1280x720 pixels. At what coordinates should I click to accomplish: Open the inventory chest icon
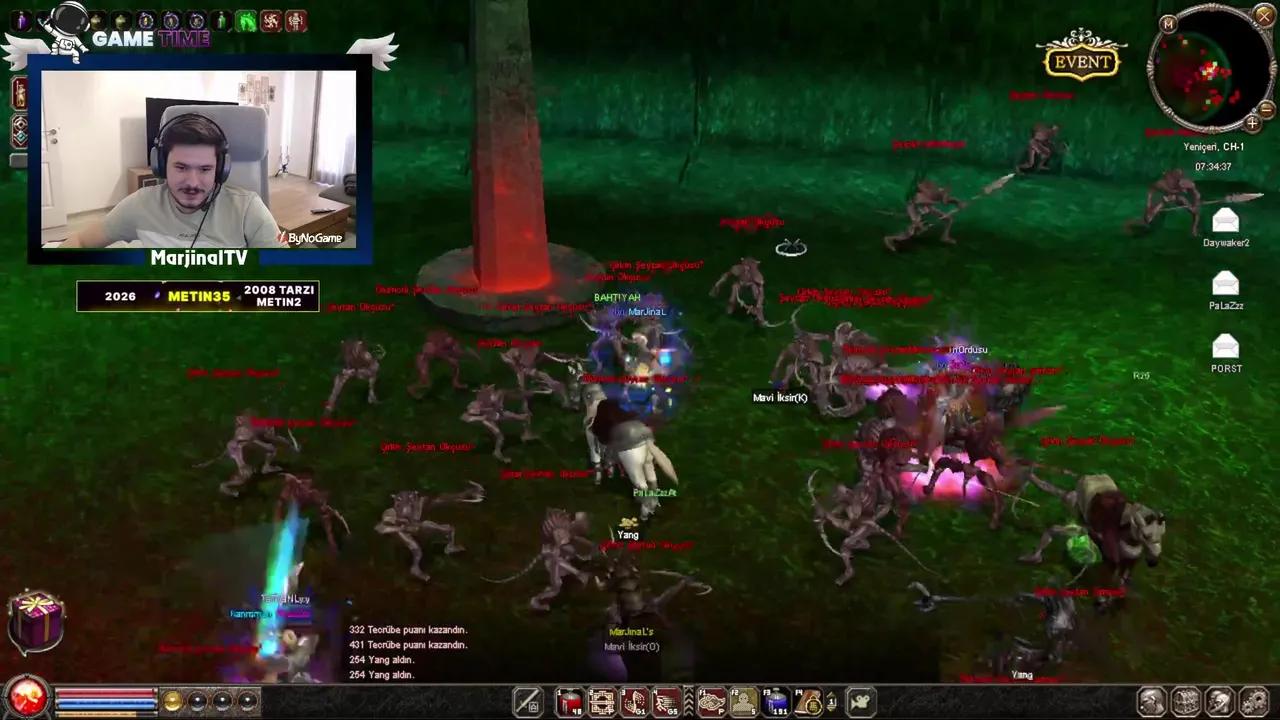coord(1186,702)
